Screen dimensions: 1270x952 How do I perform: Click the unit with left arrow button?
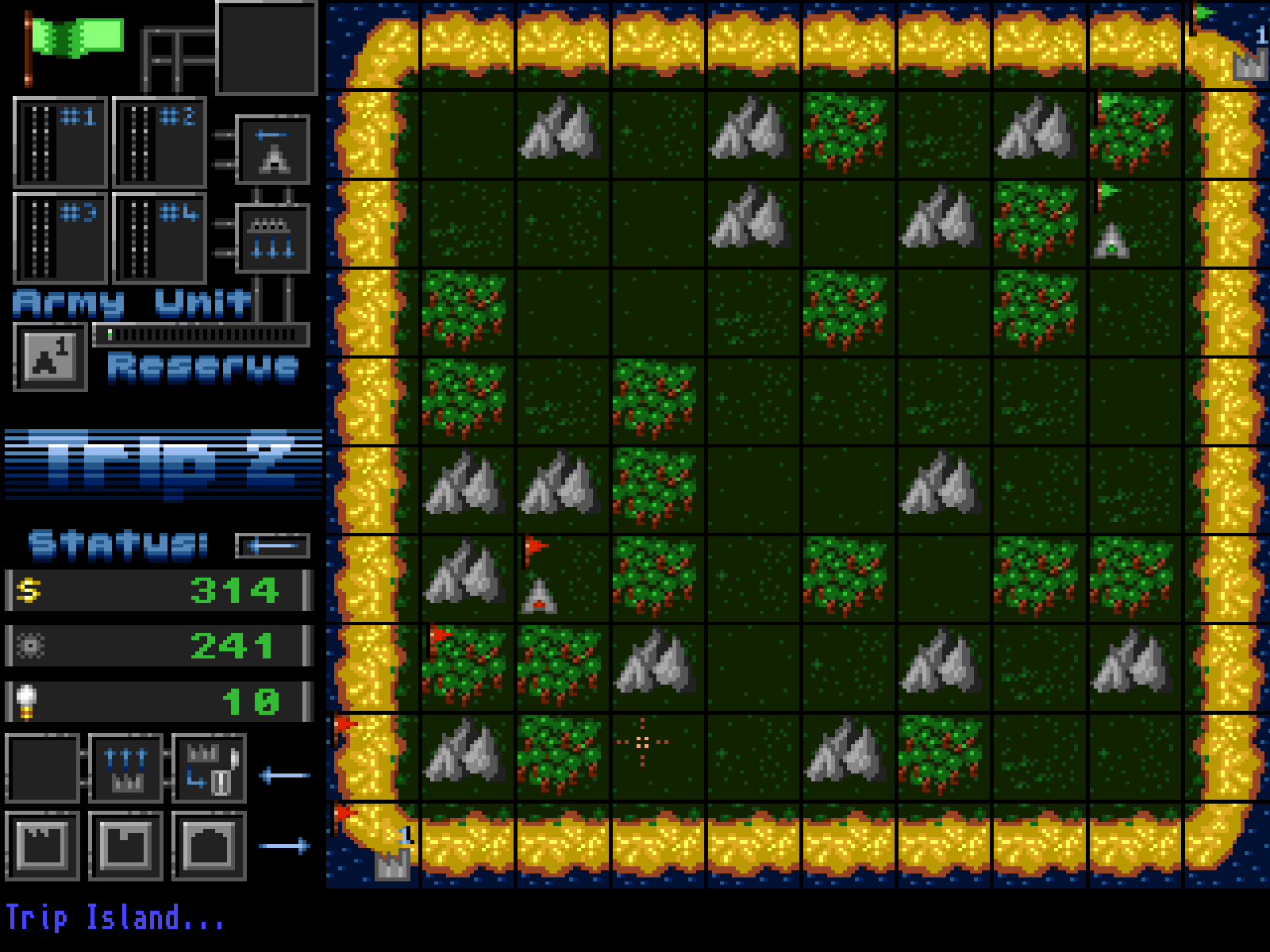(x=272, y=149)
